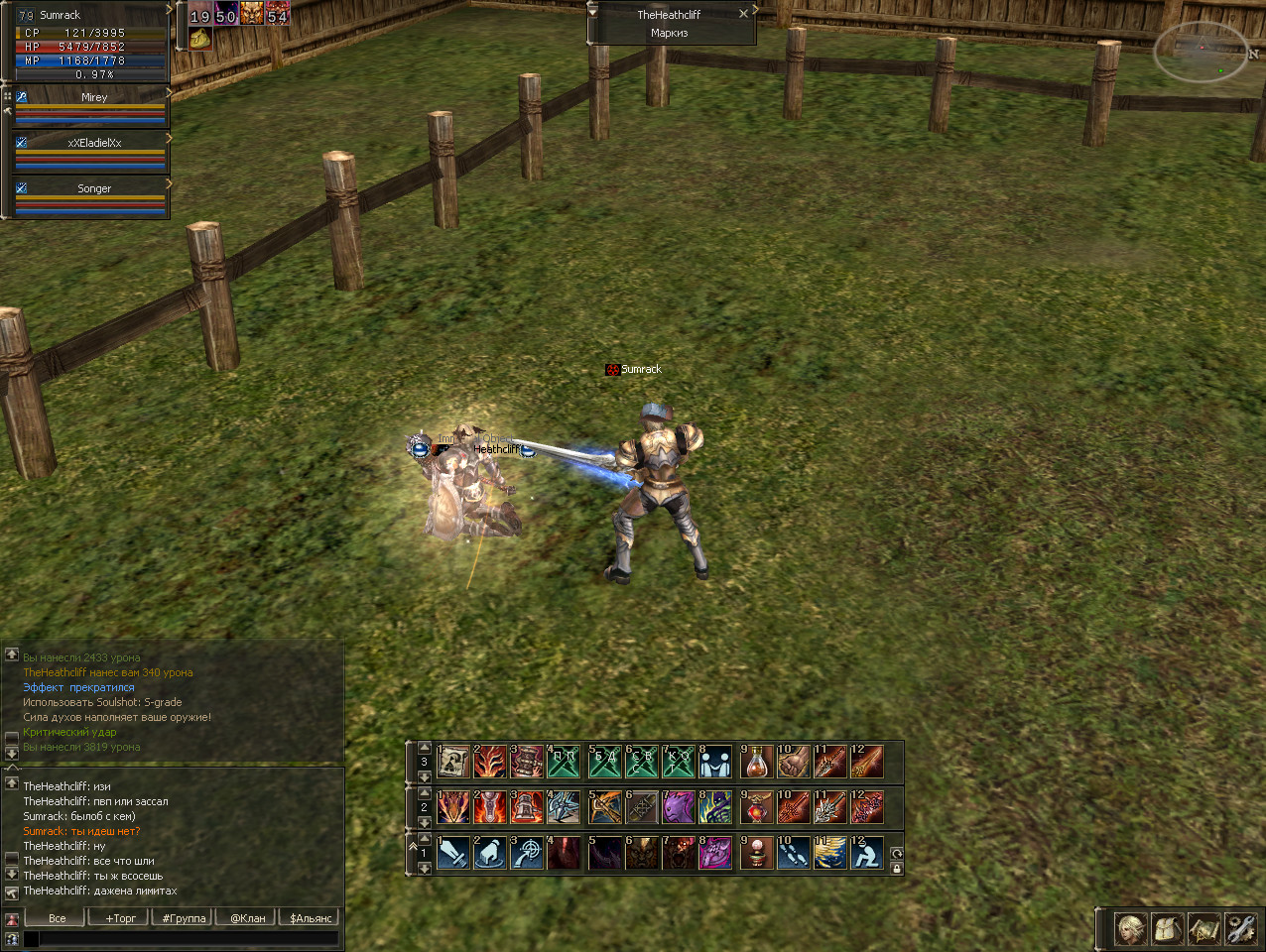Click the circular minimap radar
Viewport: 1266px width, 952px height.
coord(1200,52)
